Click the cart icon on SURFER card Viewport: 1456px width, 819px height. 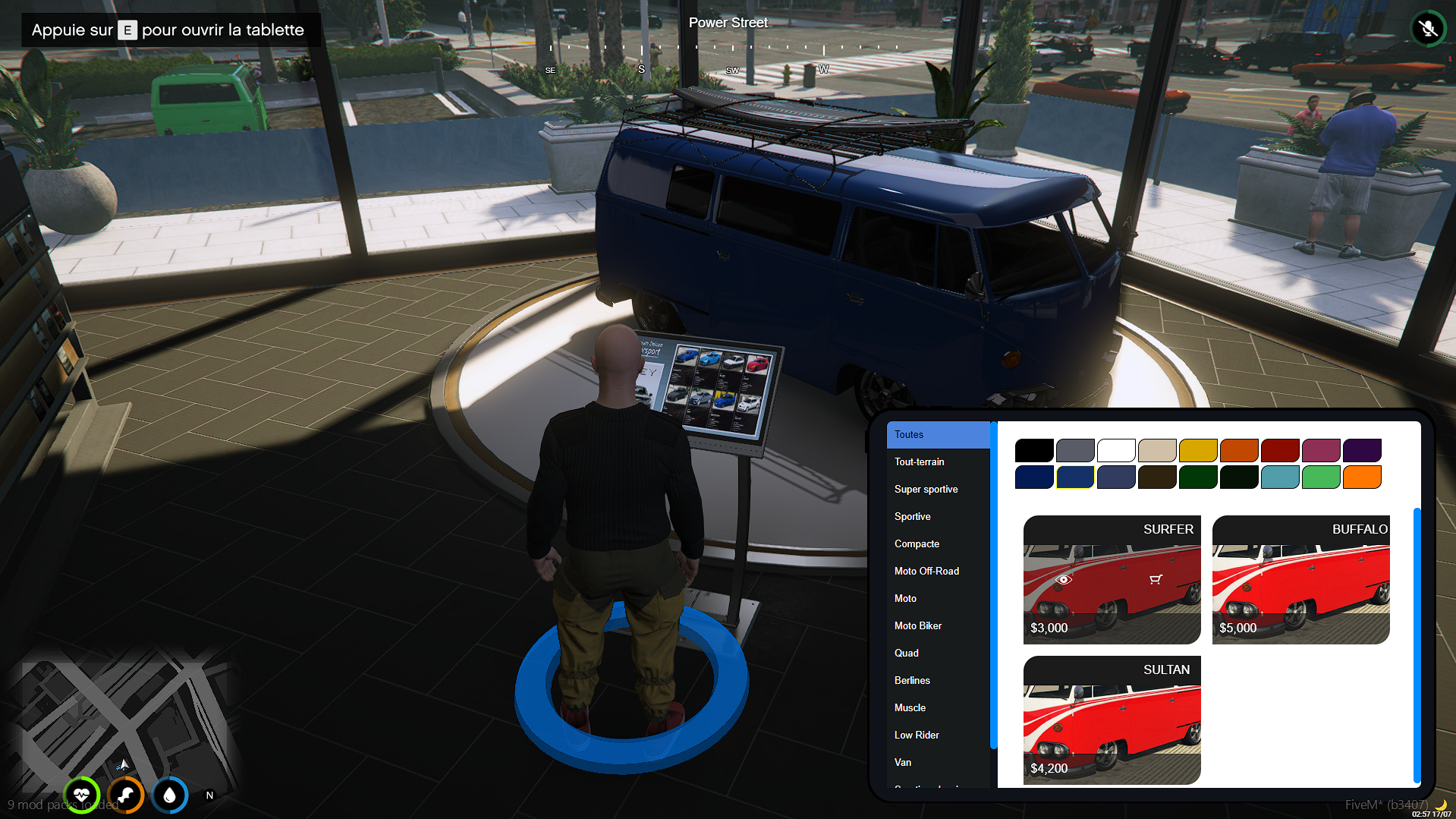pos(1156,580)
